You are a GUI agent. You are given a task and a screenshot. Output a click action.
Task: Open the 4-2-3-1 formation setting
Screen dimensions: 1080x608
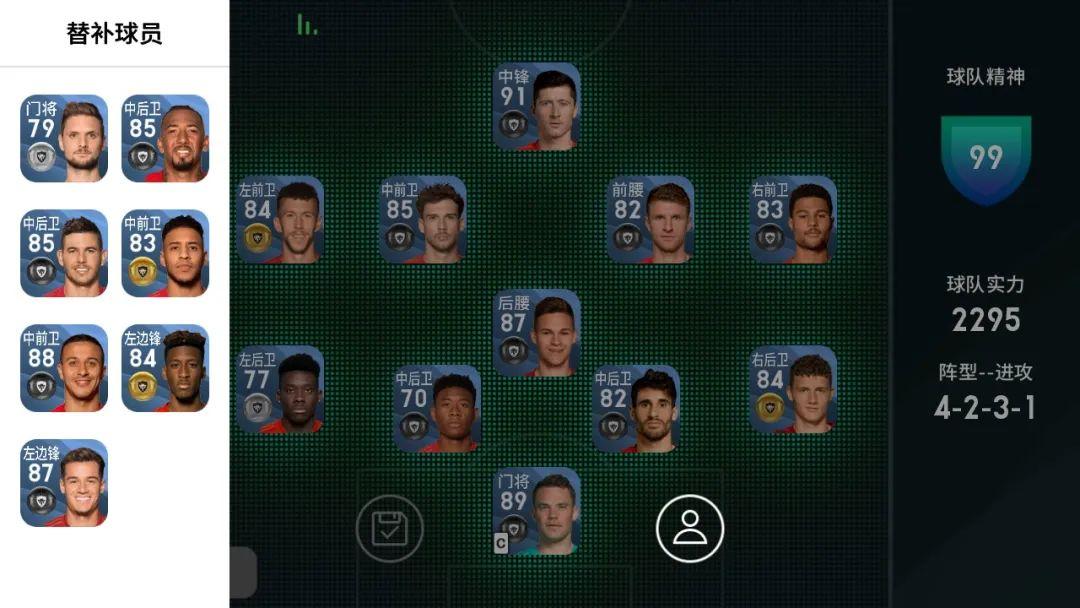(985, 408)
